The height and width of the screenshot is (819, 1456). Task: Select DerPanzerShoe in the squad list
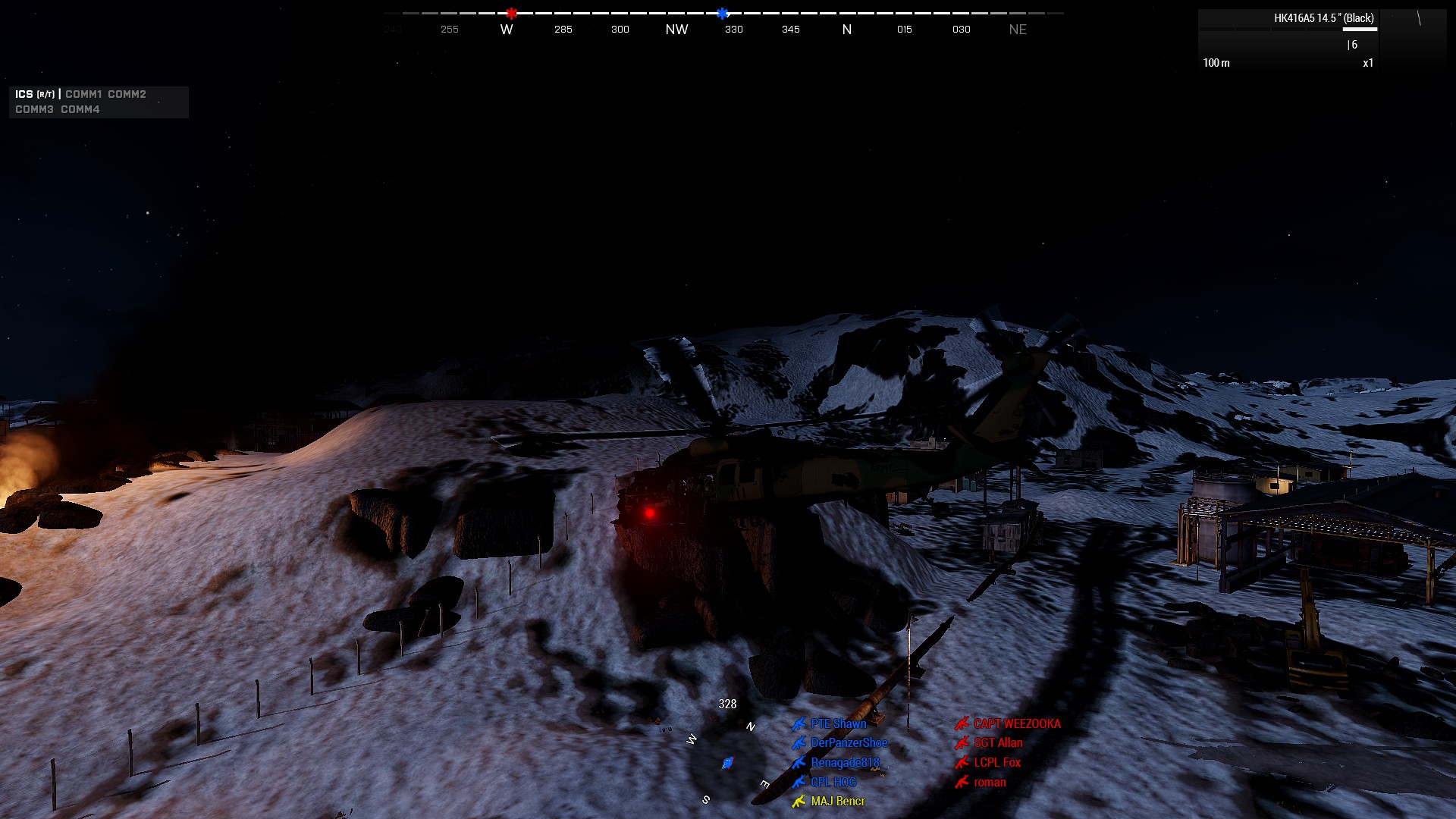[x=849, y=743]
